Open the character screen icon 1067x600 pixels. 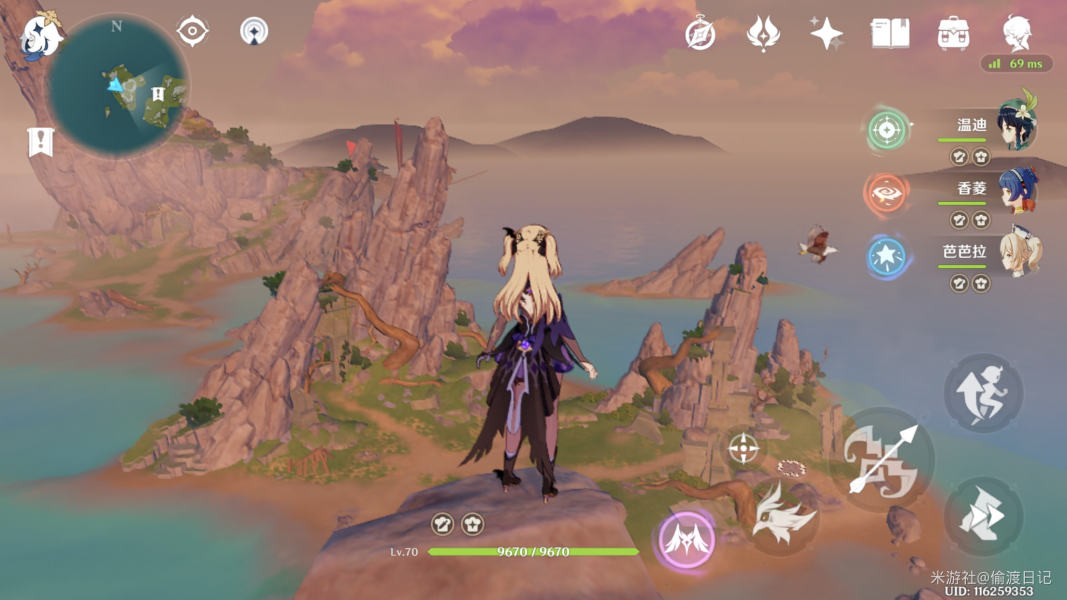(x=1017, y=34)
